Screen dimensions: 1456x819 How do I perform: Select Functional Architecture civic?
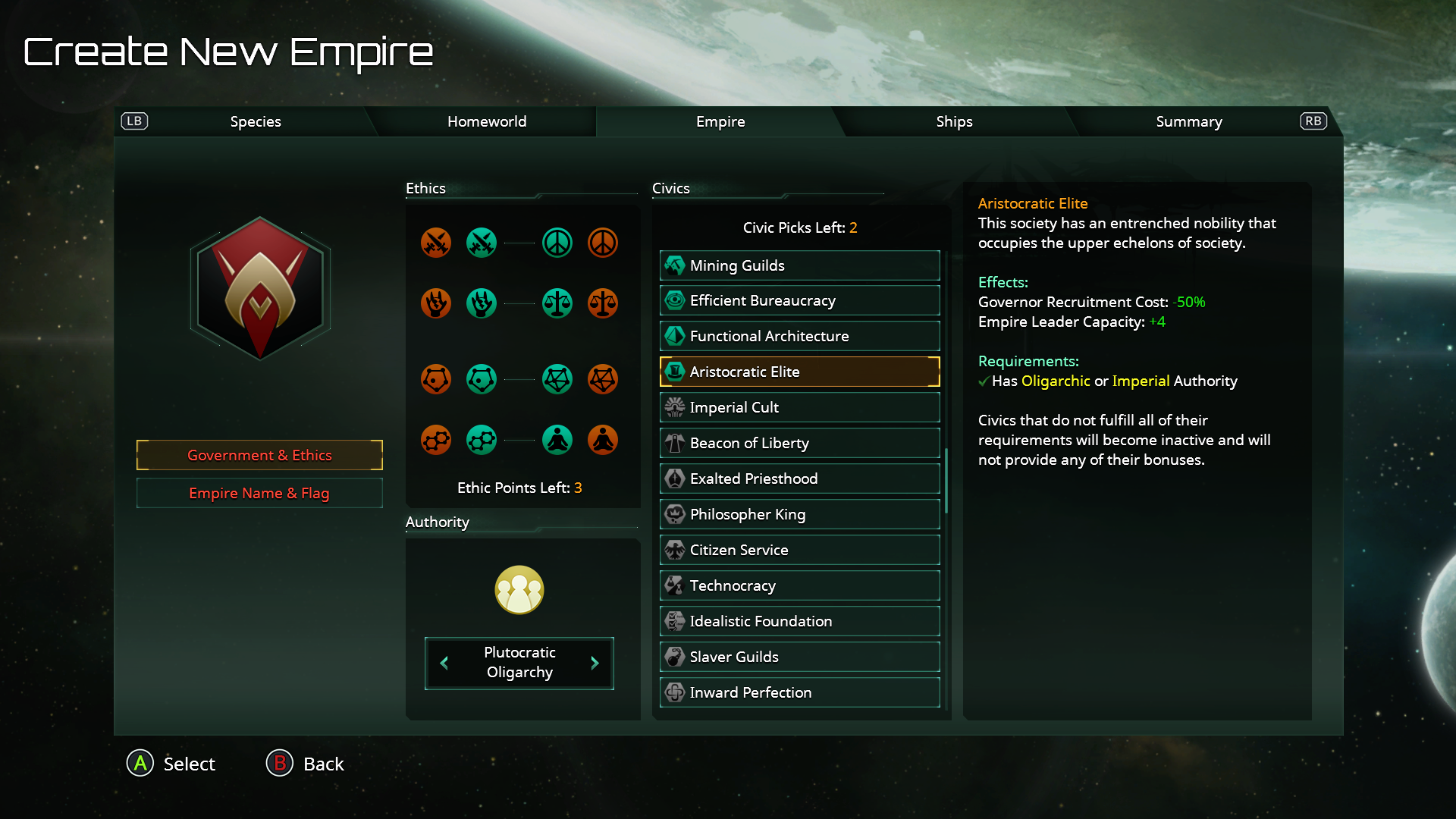coord(799,336)
